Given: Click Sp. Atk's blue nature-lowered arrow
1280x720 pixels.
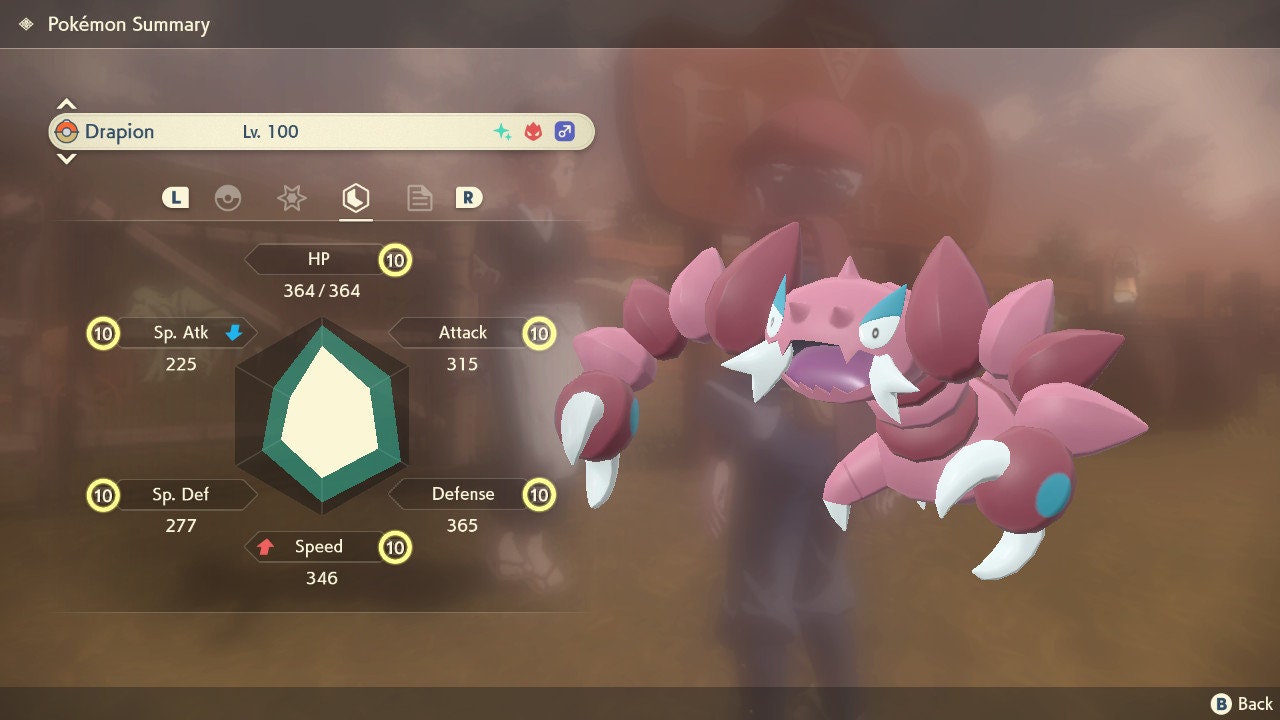Looking at the screenshot, I should pyautogui.click(x=232, y=333).
